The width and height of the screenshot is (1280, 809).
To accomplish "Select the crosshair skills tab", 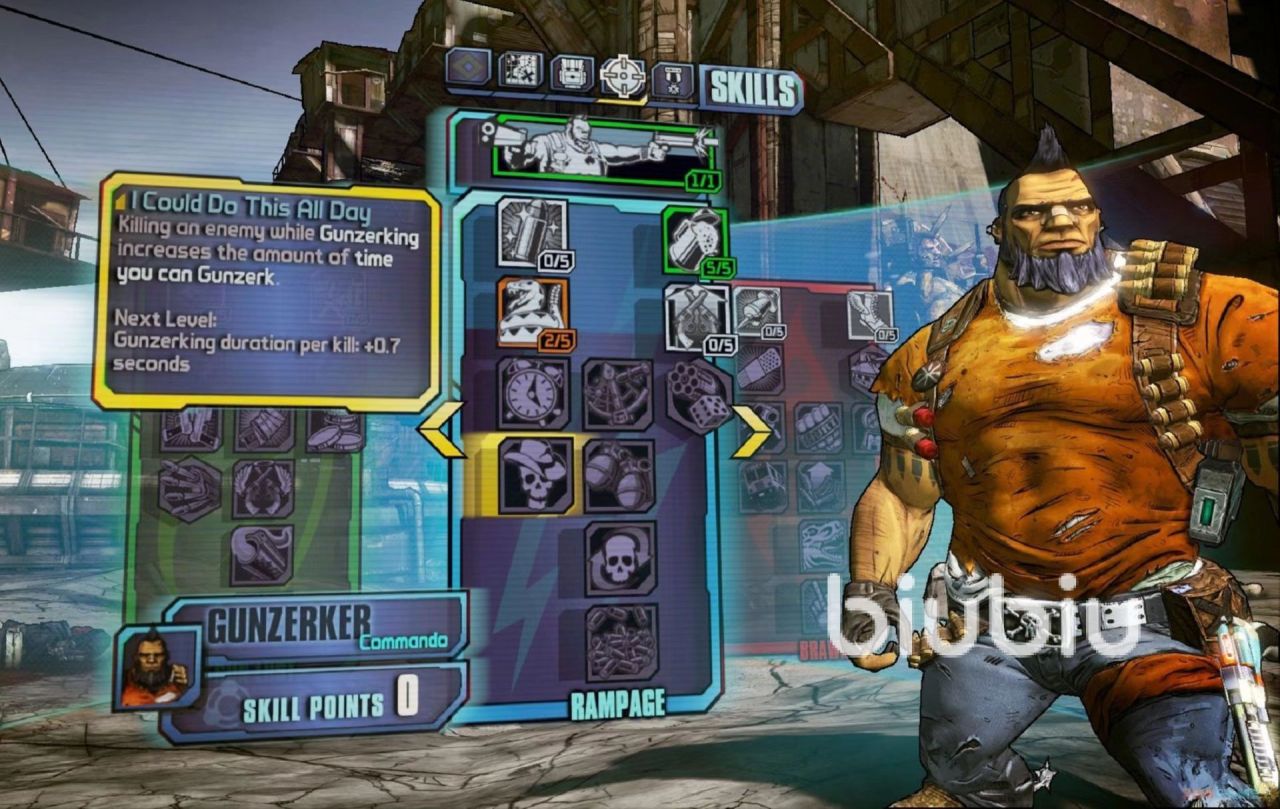I will point(622,75).
